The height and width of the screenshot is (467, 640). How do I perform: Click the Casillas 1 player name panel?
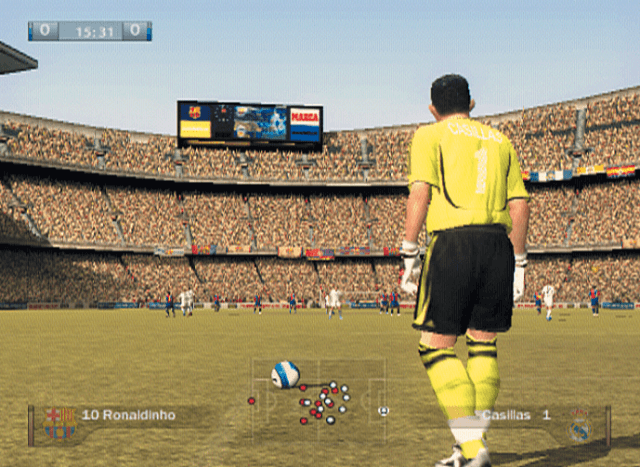(514, 414)
